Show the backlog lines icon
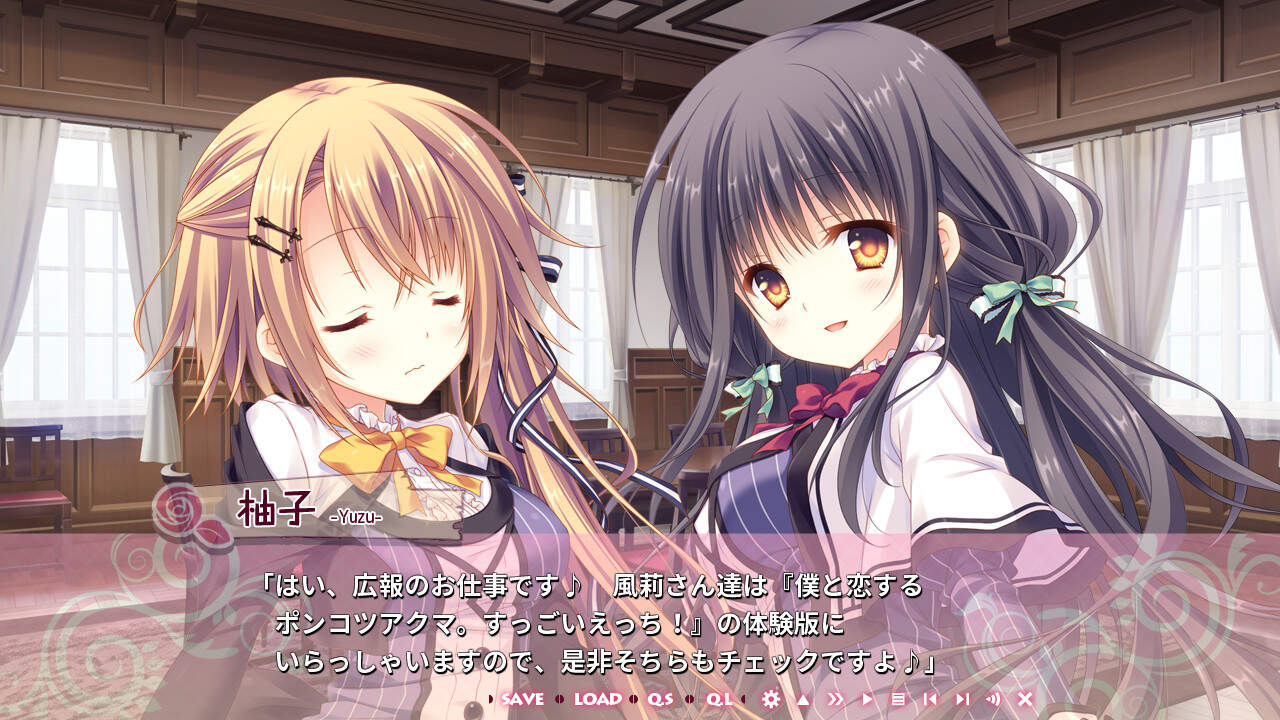This screenshot has height=720, width=1280. [898, 699]
